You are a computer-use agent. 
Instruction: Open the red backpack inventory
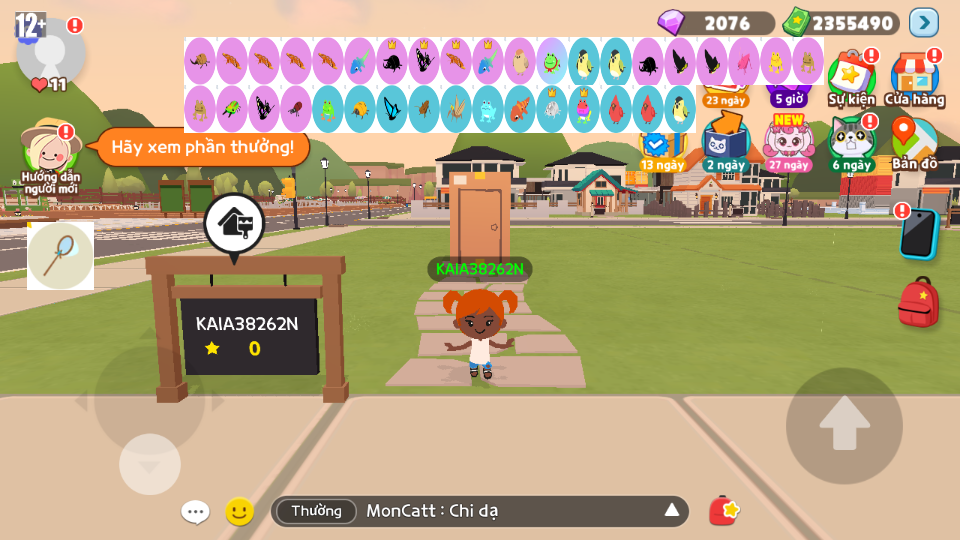(917, 302)
